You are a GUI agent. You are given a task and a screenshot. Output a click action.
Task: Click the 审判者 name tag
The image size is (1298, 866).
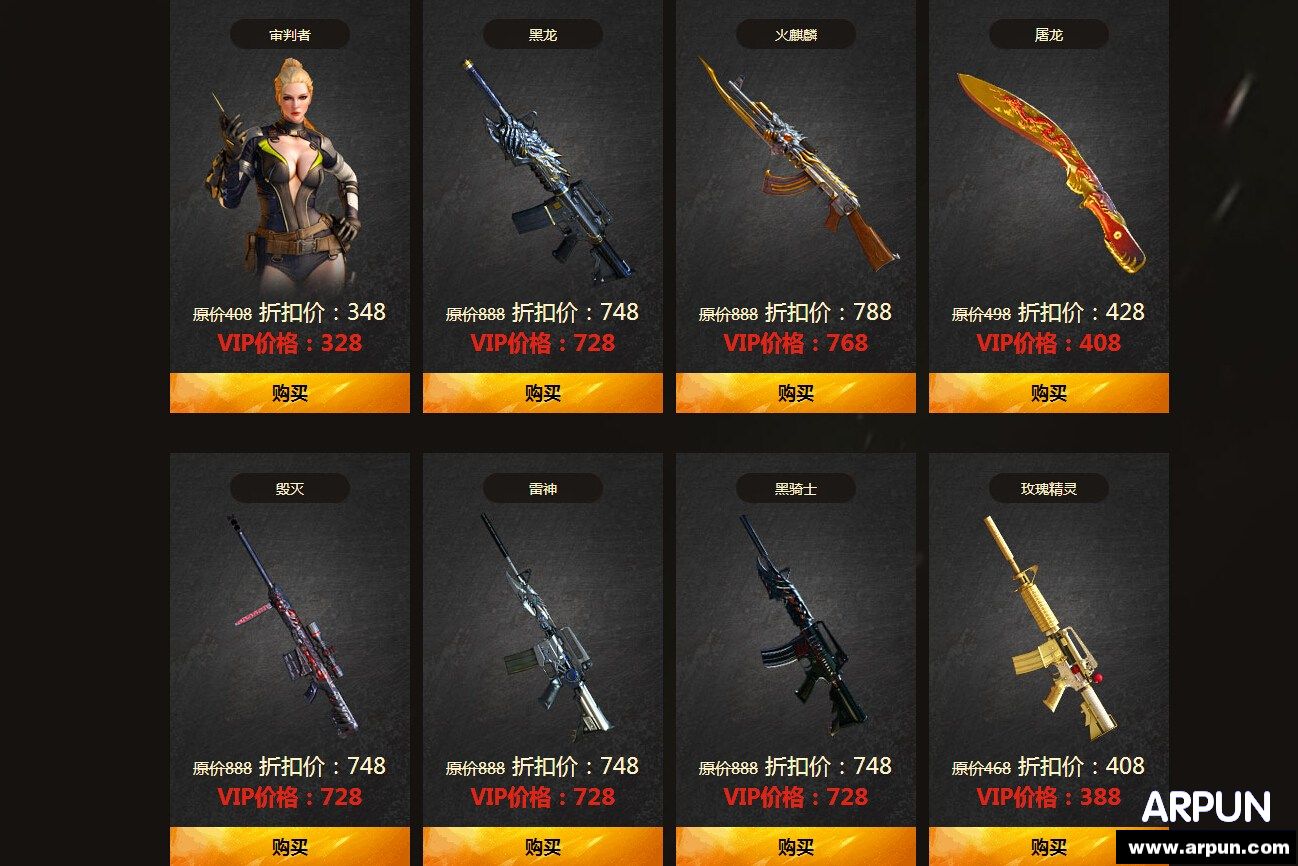(x=290, y=33)
